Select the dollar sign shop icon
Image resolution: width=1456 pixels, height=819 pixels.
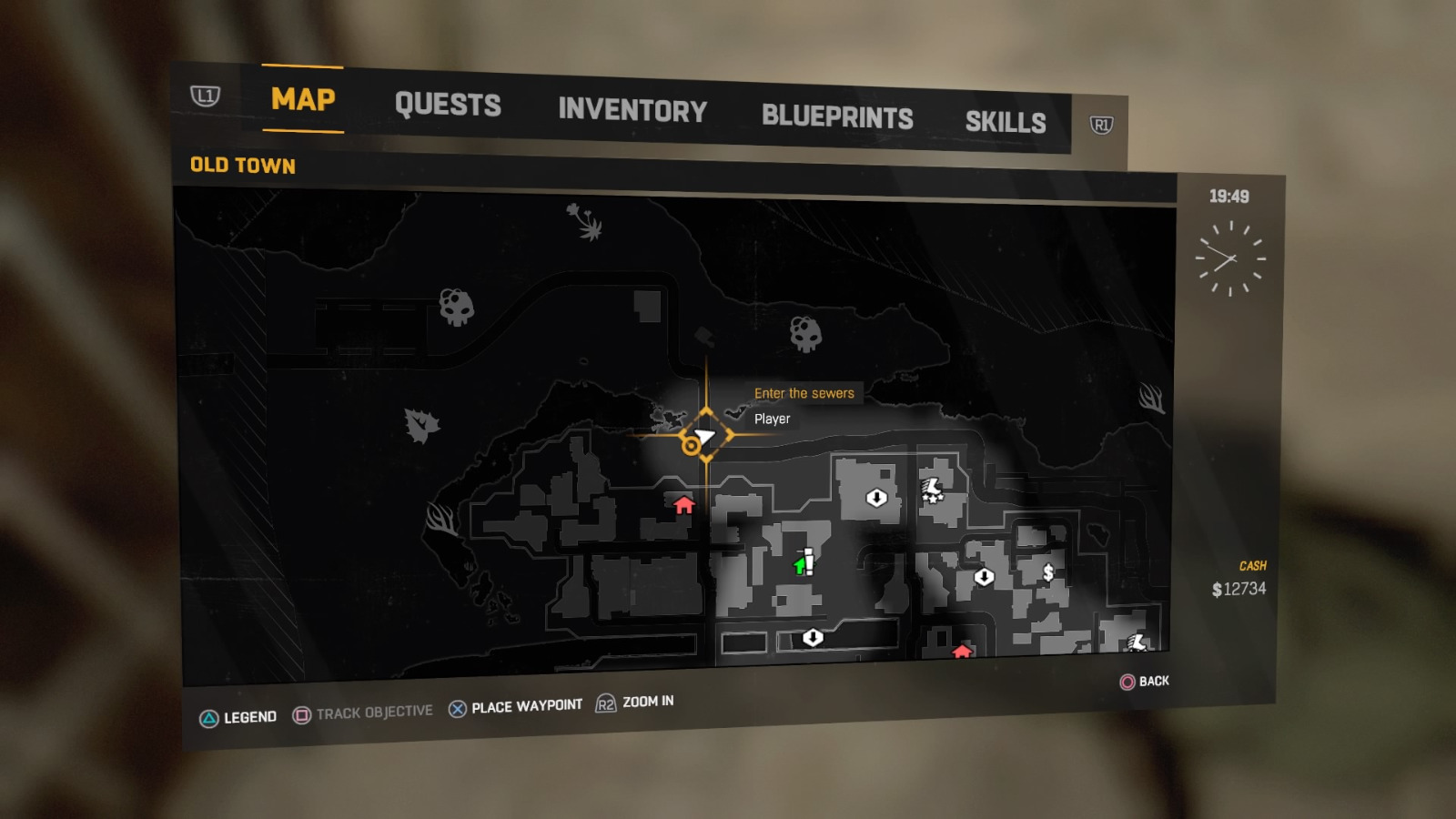point(1047,573)
